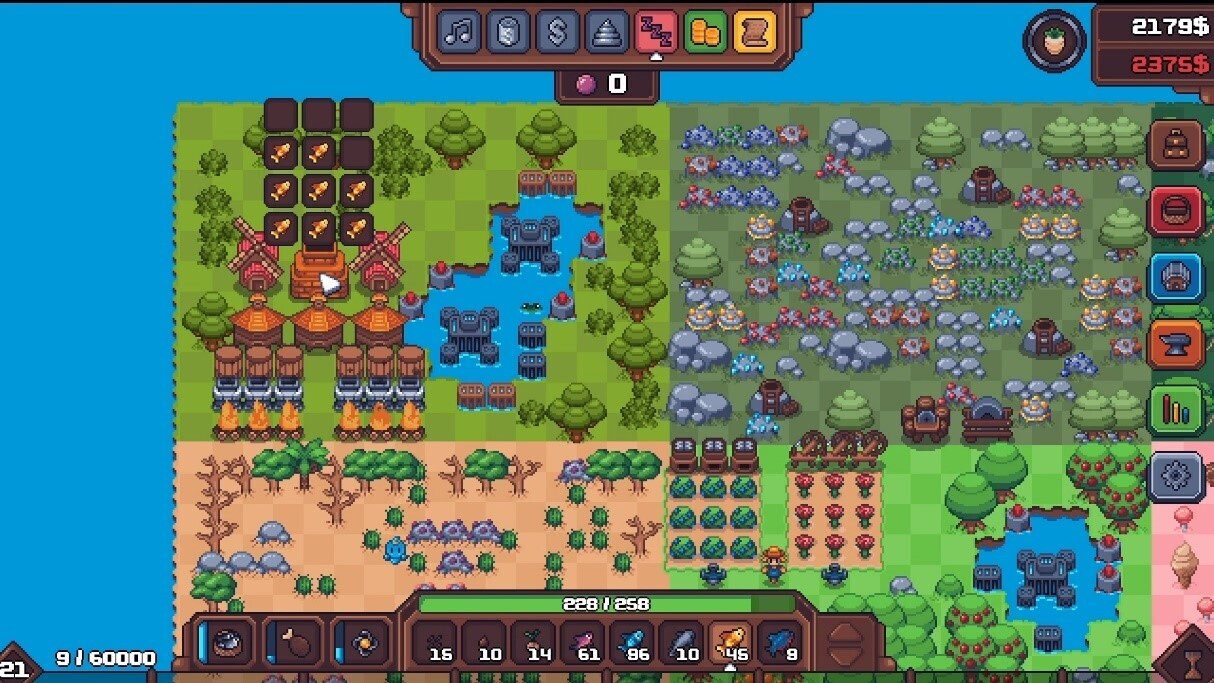The width and height of the screenshot is (1214, 683).
Task: Click the trash can icon
Action: pyautogui.click(x=509, y=33)
